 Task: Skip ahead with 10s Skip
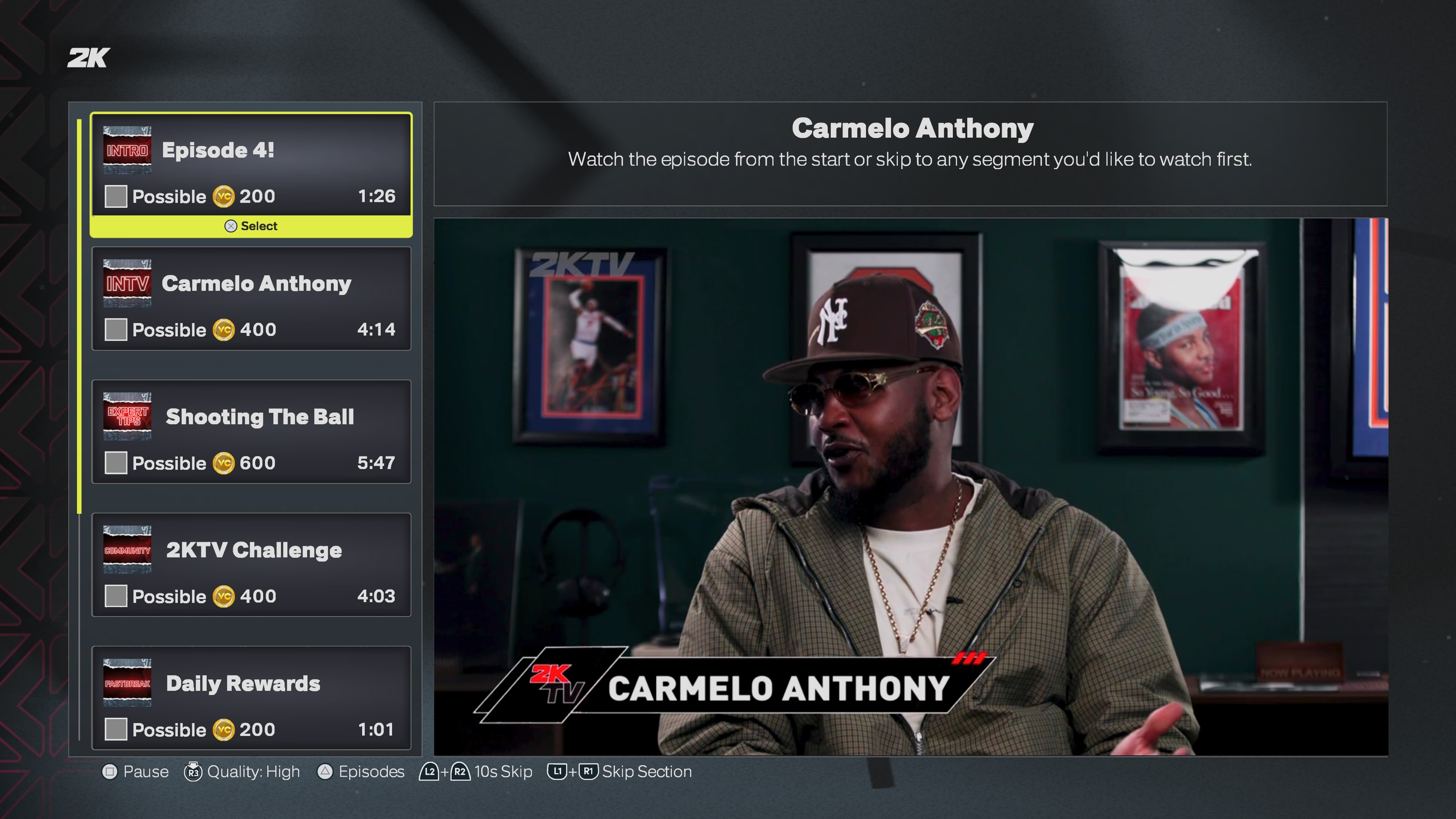[476, 772]
